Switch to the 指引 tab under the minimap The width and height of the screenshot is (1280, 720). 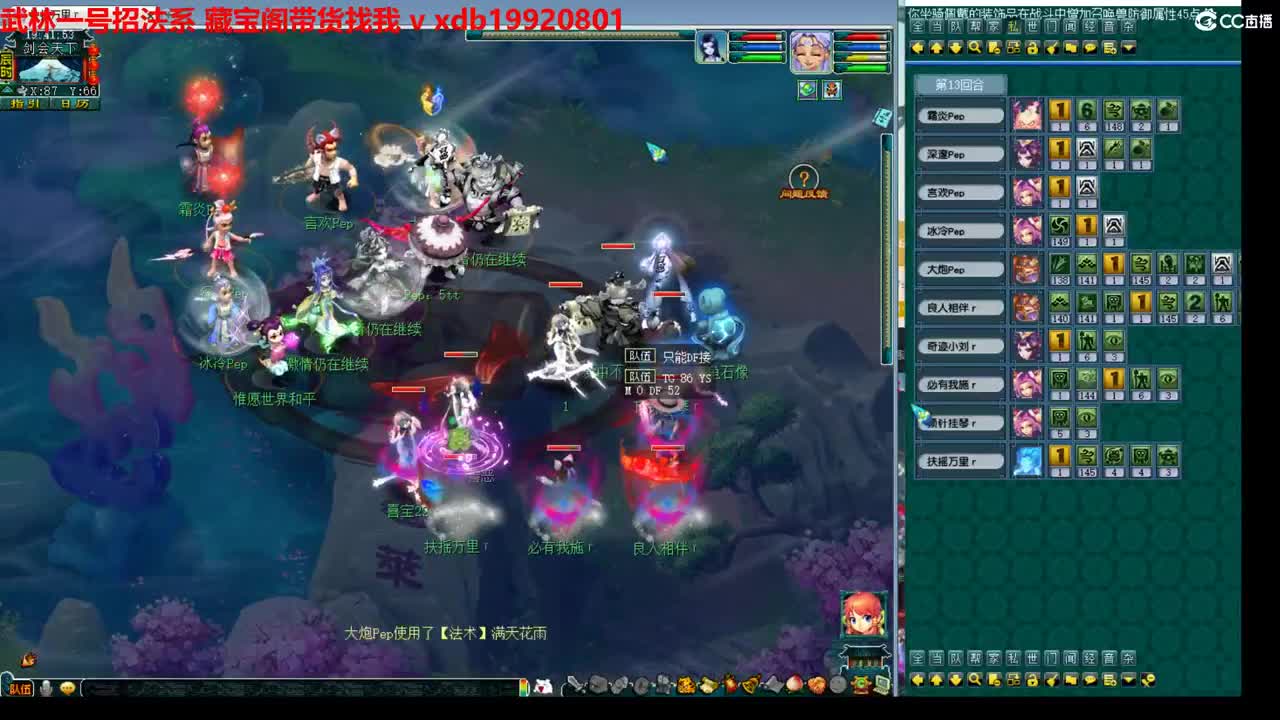tap(24, 103)
